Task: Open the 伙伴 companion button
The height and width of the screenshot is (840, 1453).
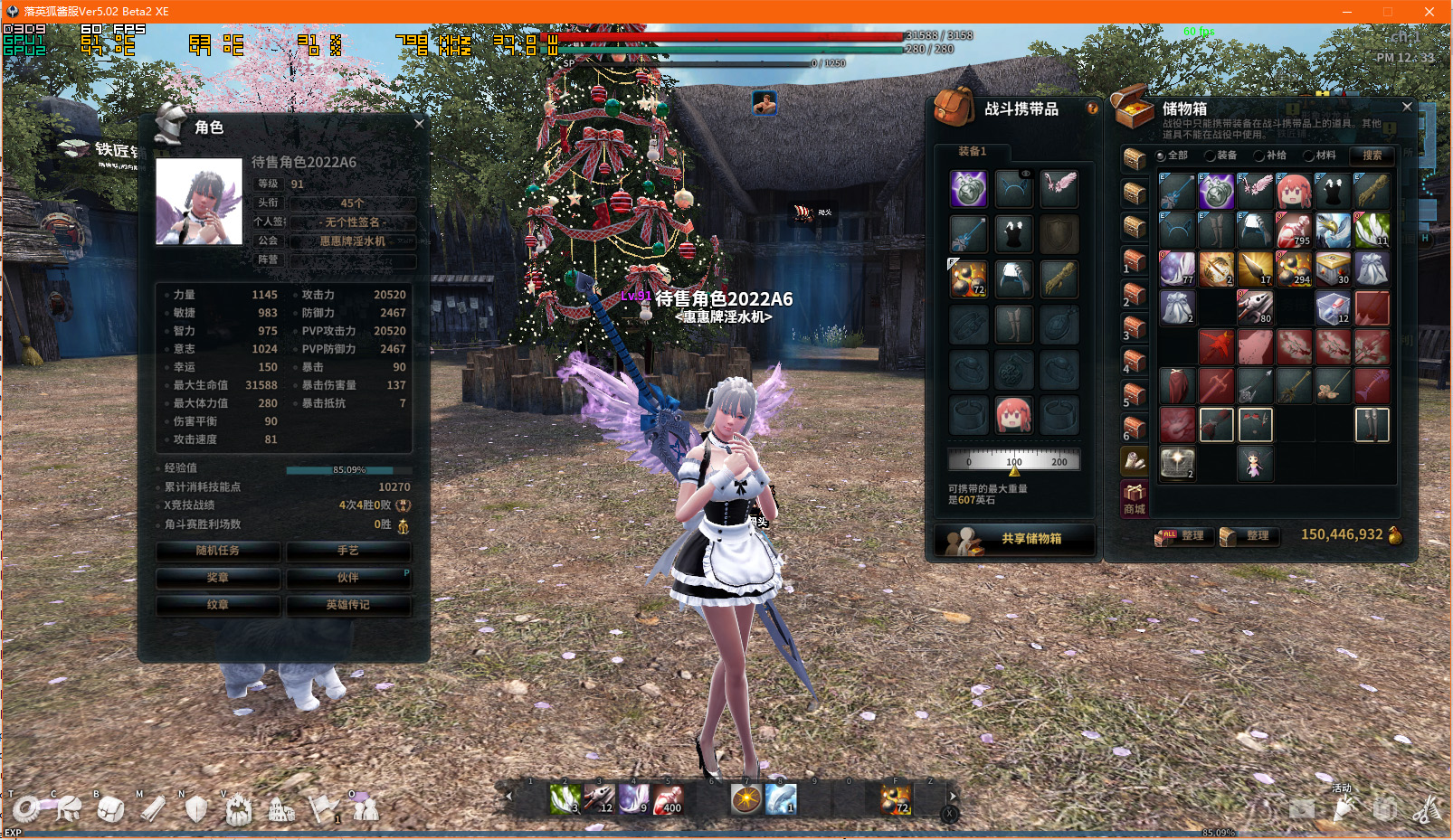Action: [348, 578]
